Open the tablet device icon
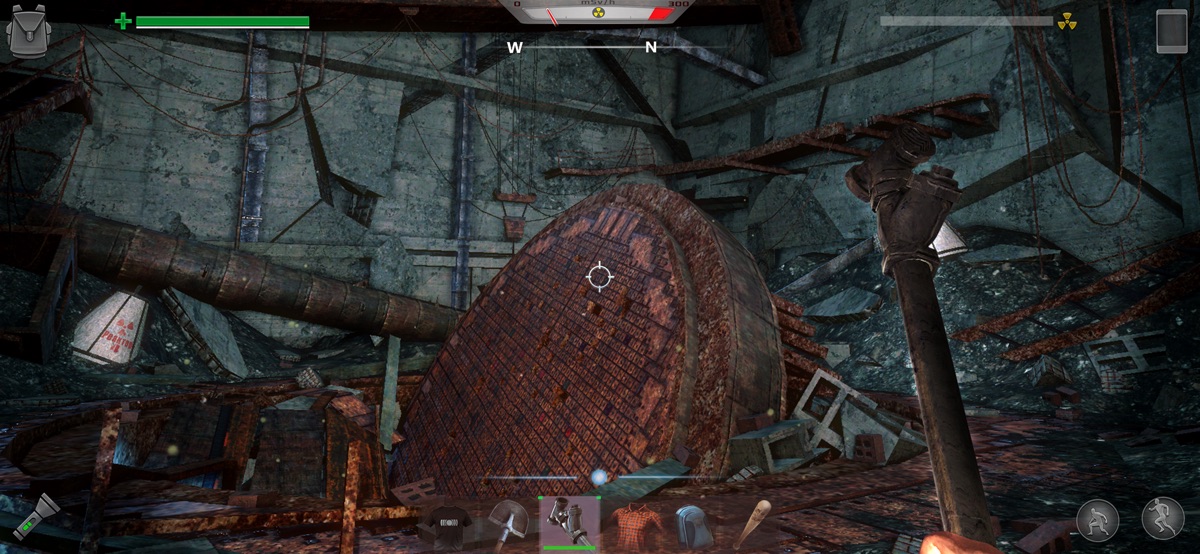The width and height of the screenshot is (1200, 554). [1171, 30]
